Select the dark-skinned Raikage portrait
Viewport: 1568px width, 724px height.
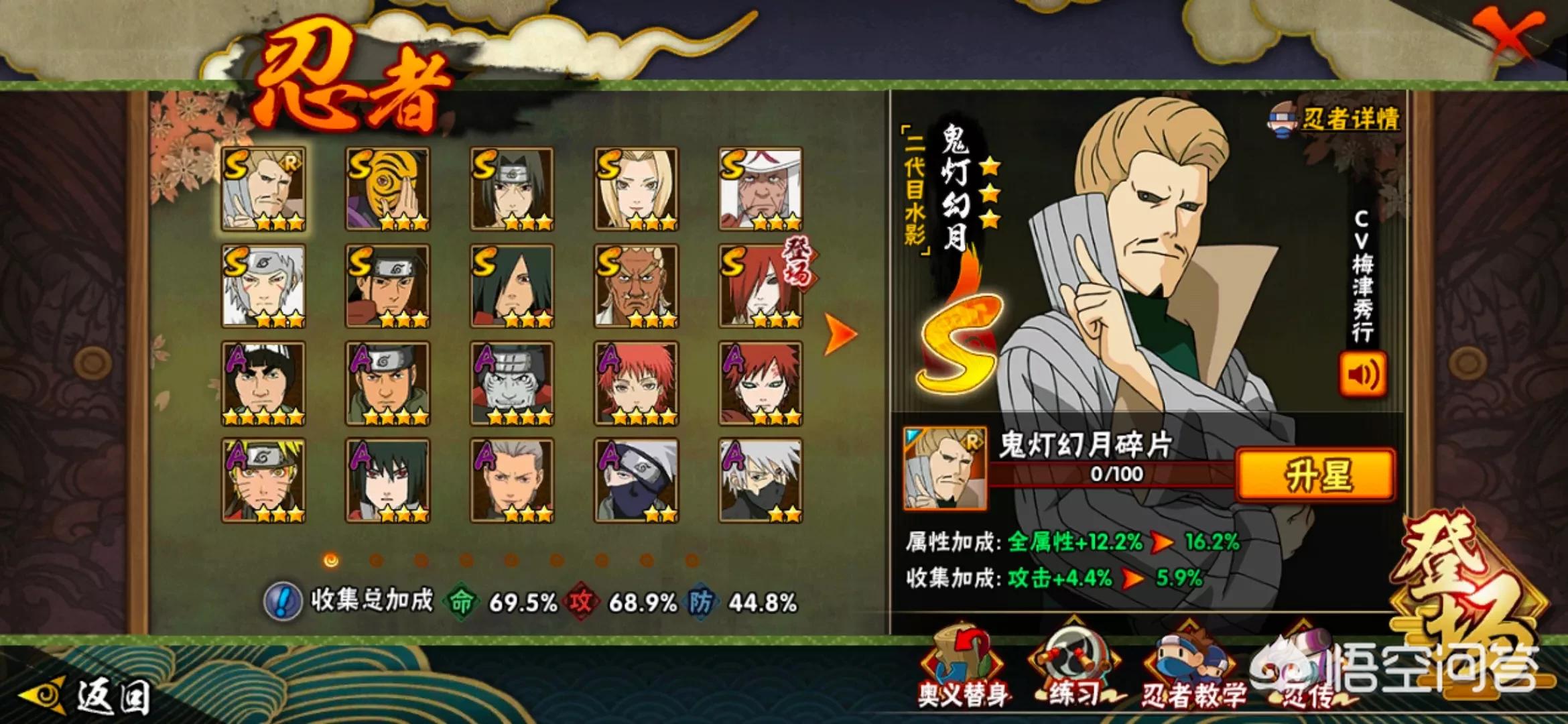[636, 286]
